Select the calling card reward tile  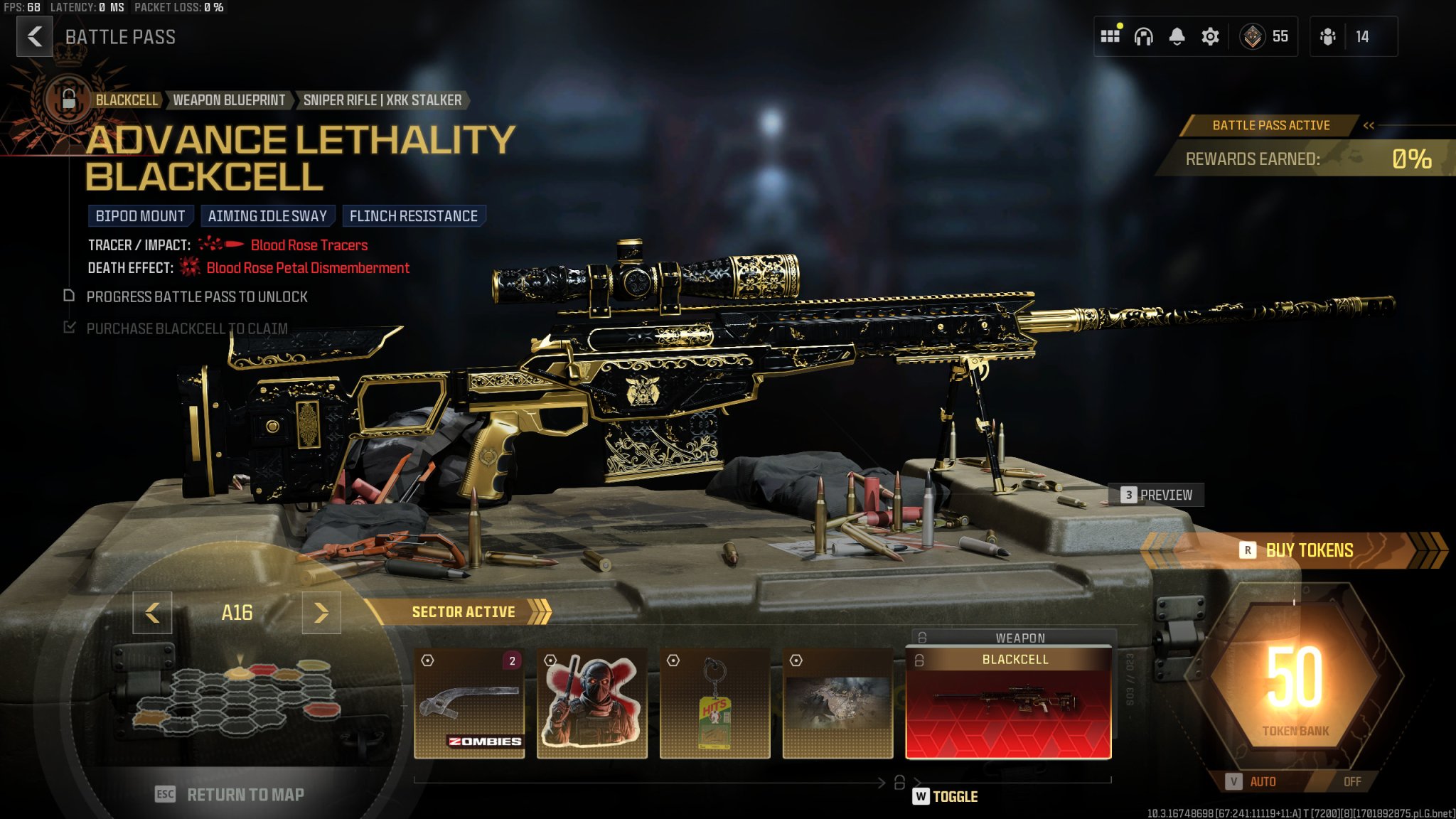pos(837,702)
